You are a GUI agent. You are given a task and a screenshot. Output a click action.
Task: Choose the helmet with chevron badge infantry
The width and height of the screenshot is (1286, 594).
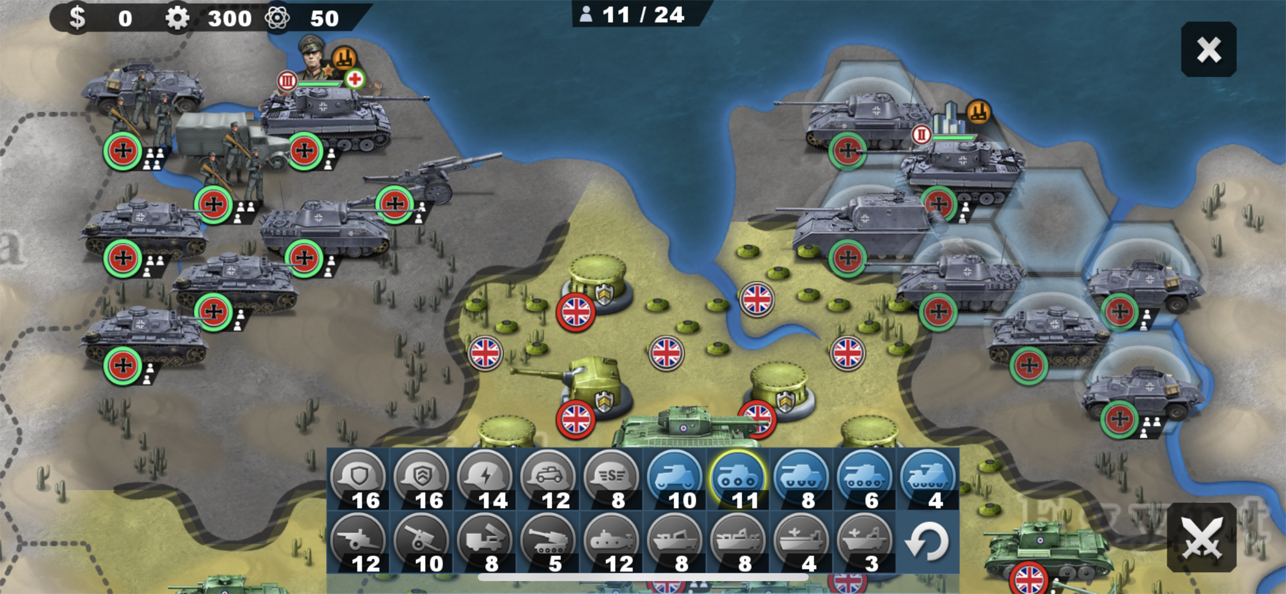point(422,478)
